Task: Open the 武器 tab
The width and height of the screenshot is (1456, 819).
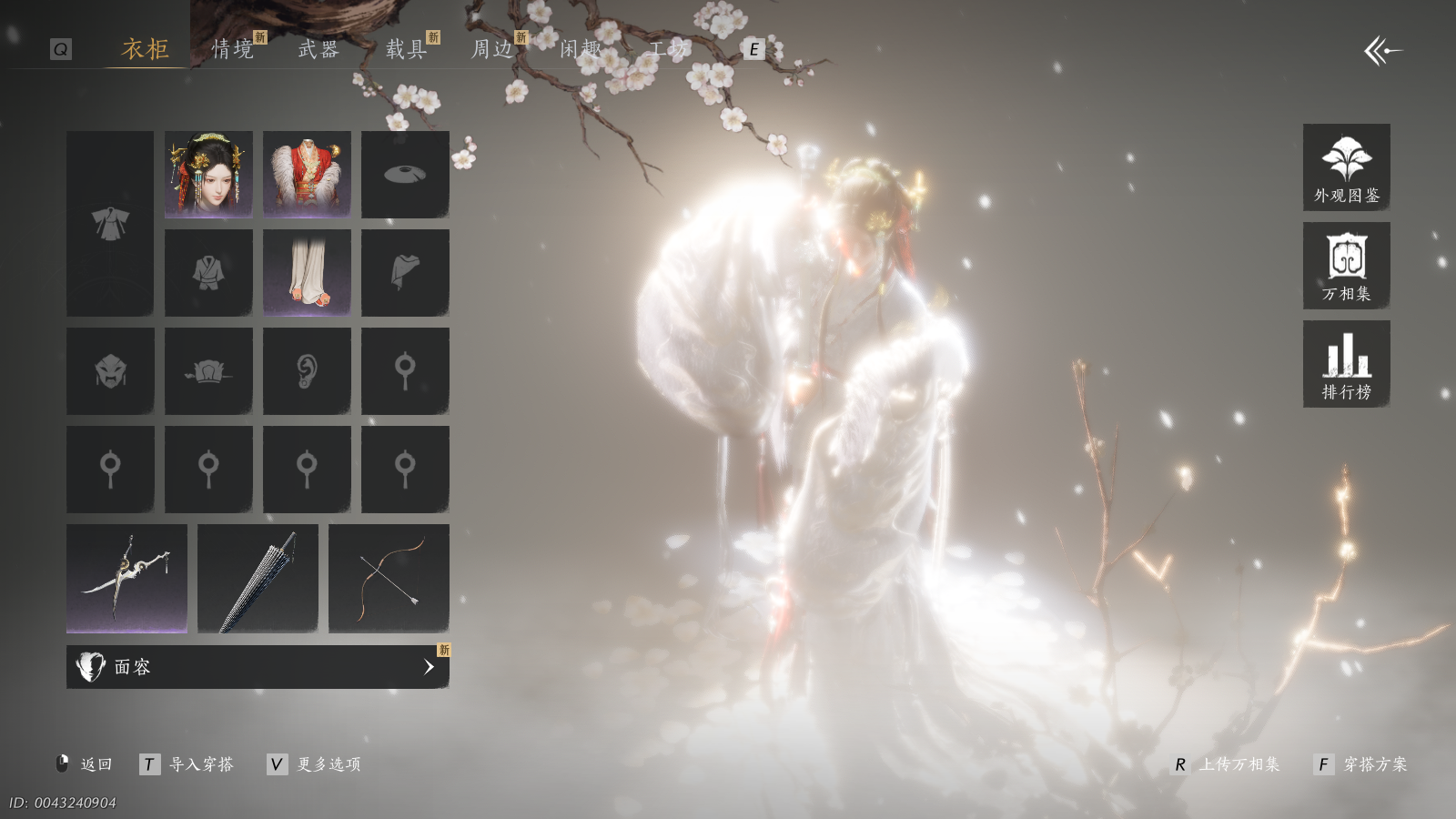Action: pos(318,49)
